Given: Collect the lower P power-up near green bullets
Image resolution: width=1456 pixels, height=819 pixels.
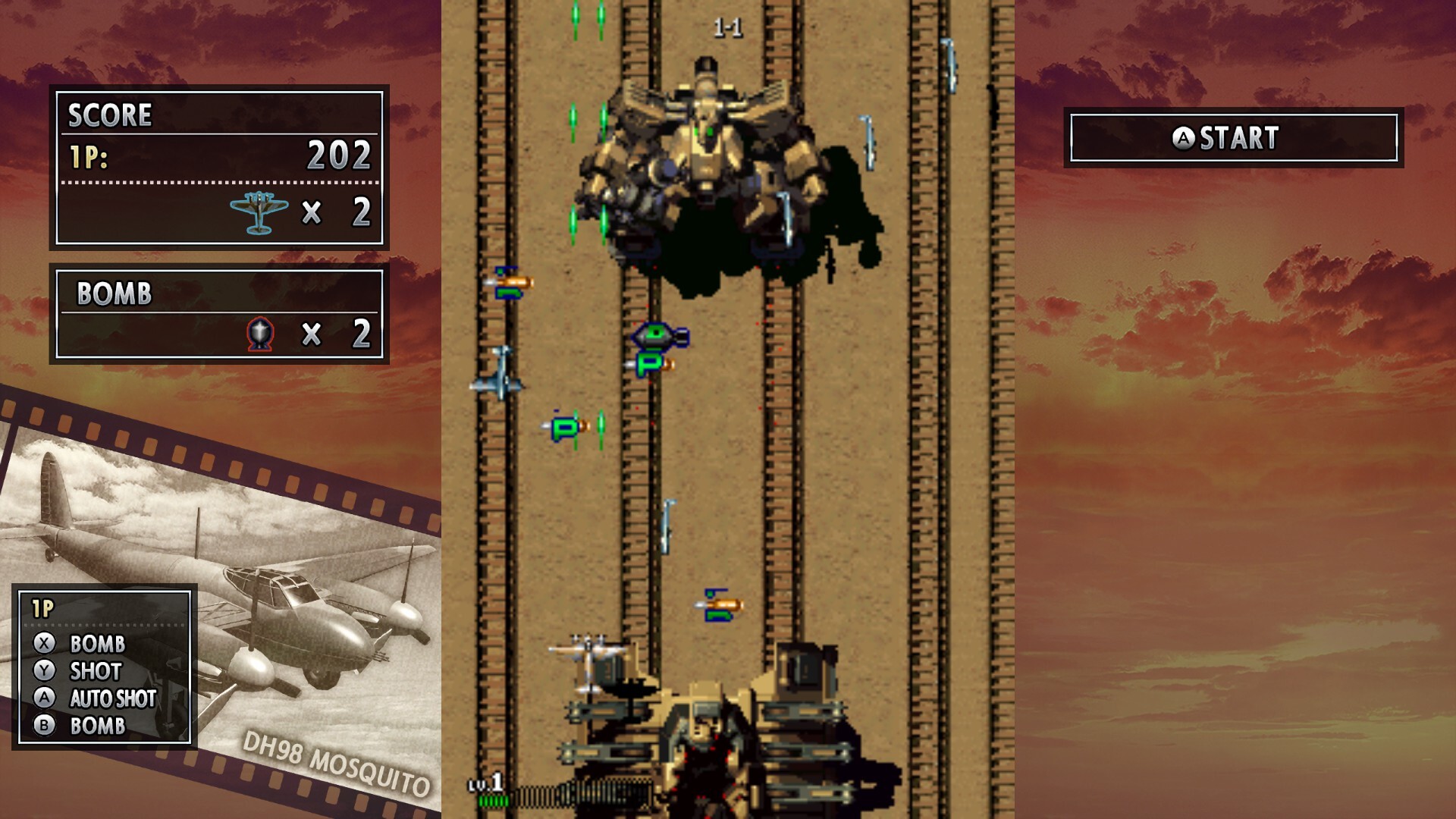Looking at the screenshot, I should coord(563,427).
